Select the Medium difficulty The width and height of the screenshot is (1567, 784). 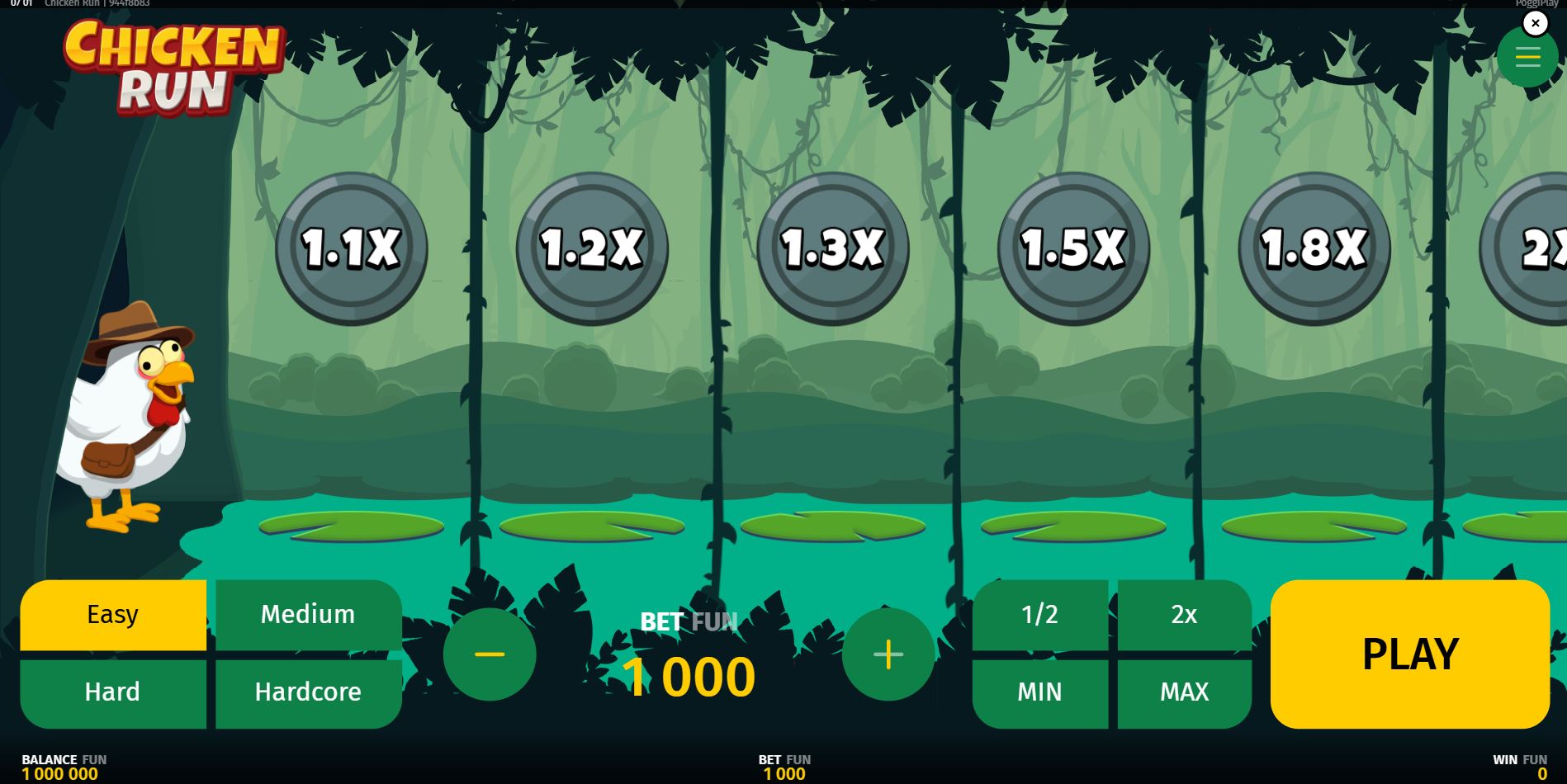(x=307, y=614)
